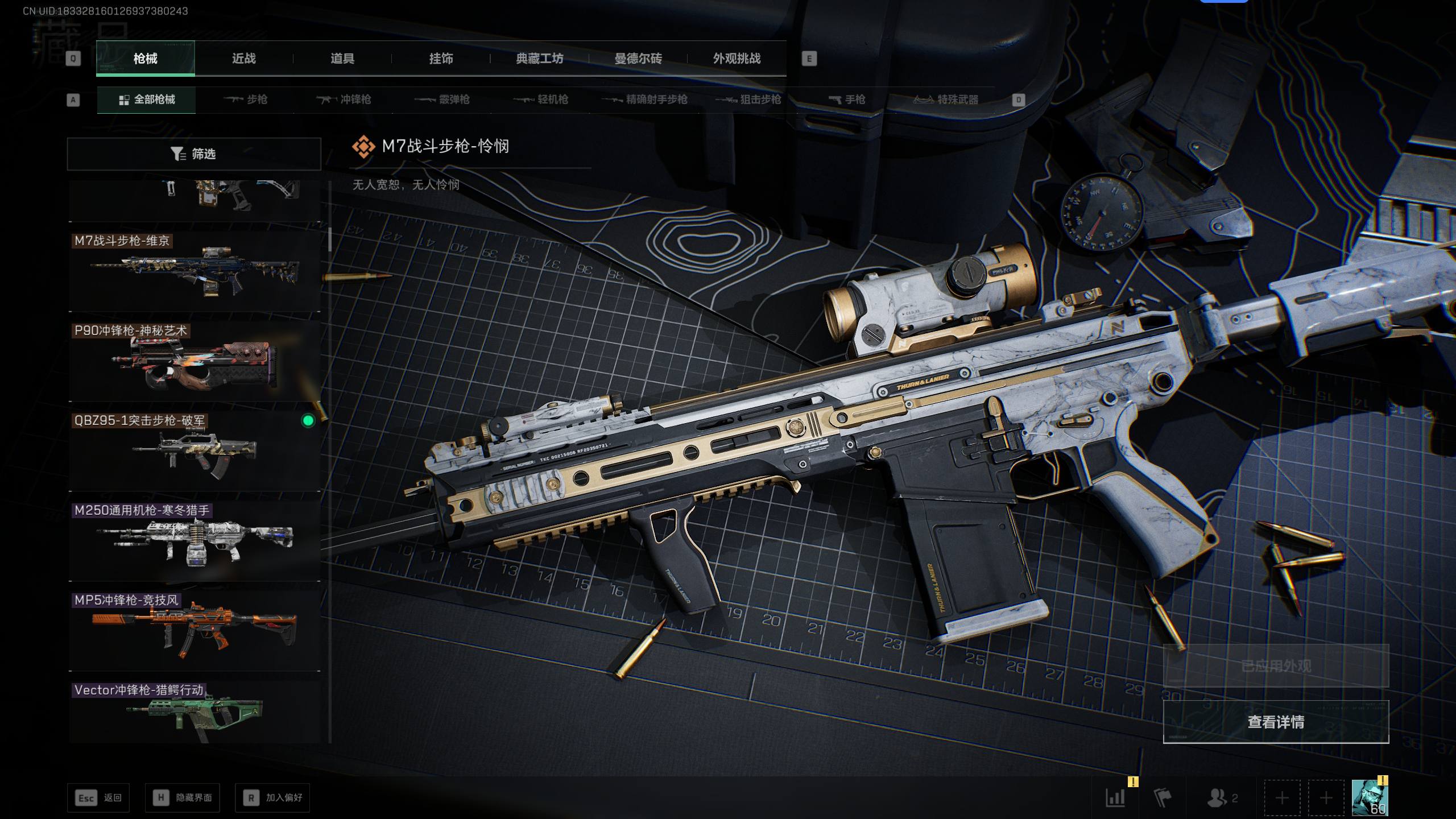Viewport: 1456px width, 819px height.
Task: Select the 挂饰 charms tab
Action: tap(441, 59)
